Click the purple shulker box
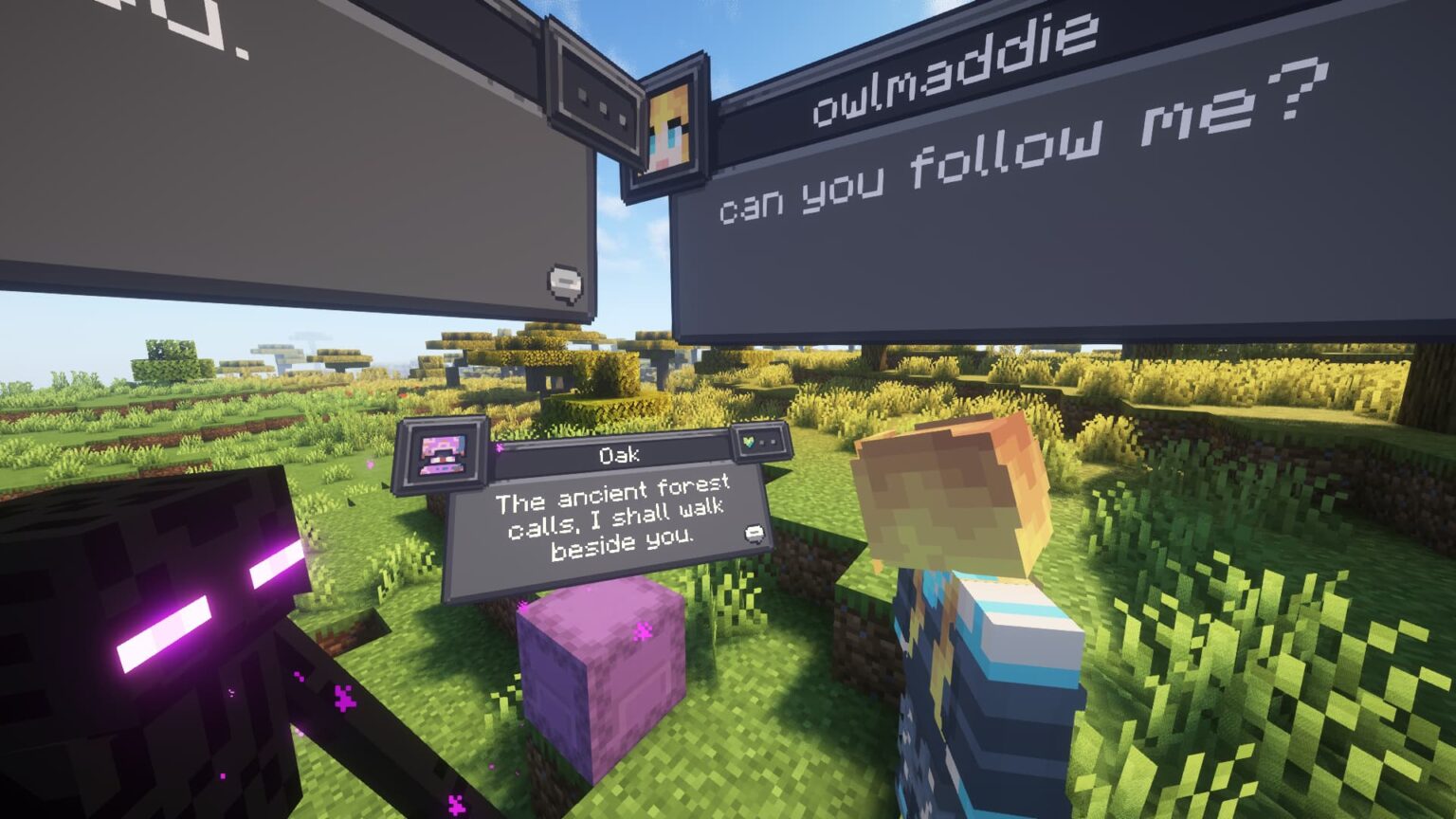The image size is (1456, 819). [607, 664]
